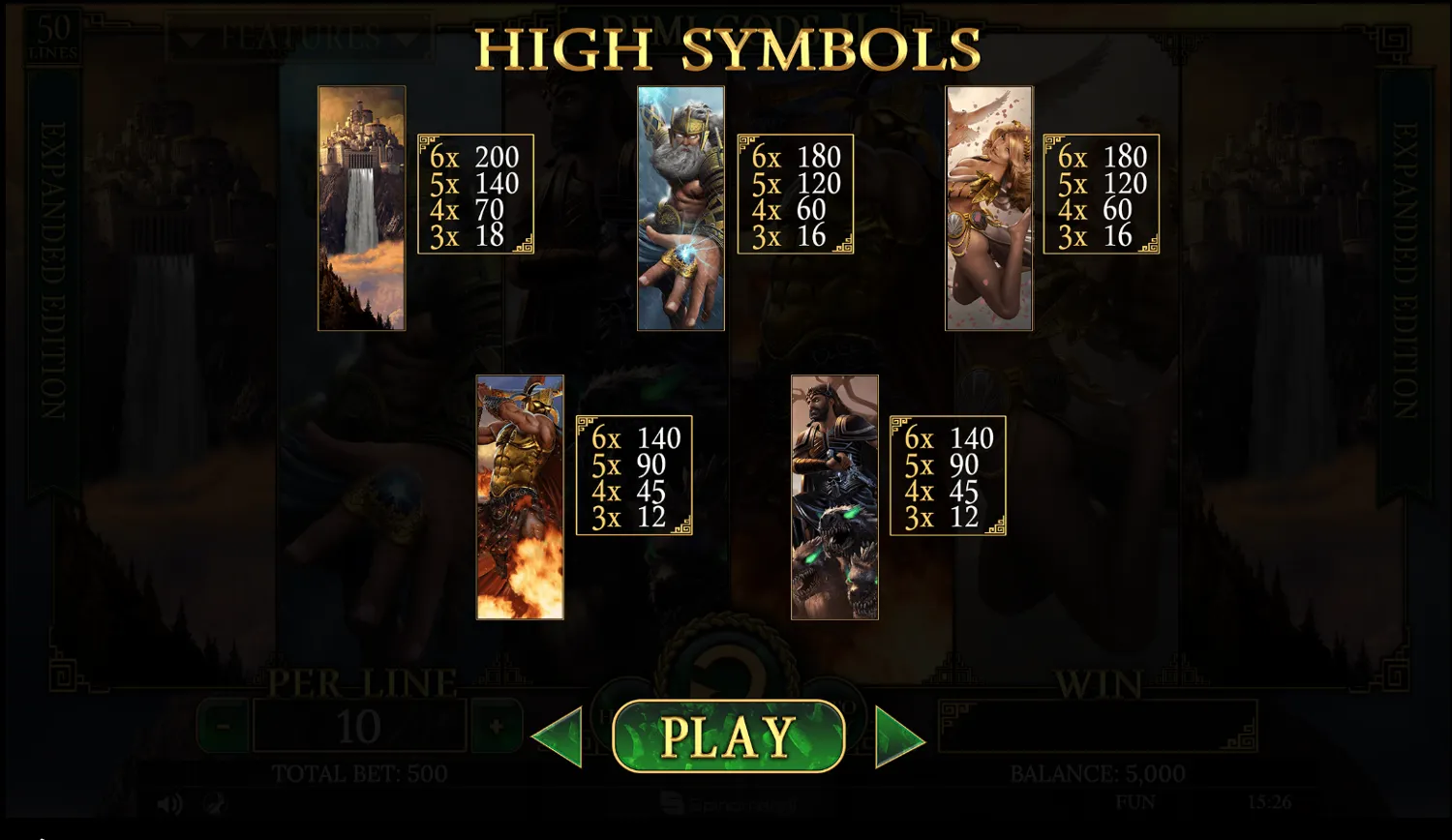Advance to next paytable page with right arrow
Image resolution: width=1452 pixels, height=840 pixels.
(888, 735)
